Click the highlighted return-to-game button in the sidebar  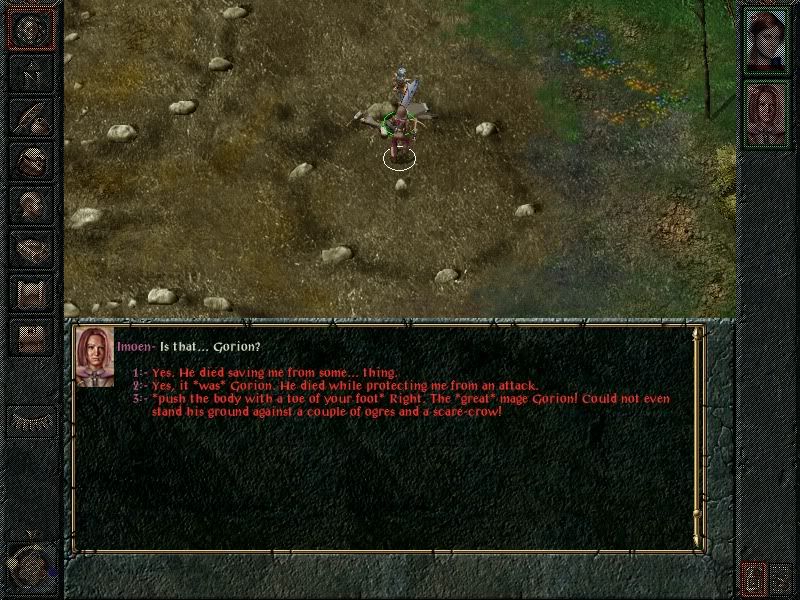31,29
